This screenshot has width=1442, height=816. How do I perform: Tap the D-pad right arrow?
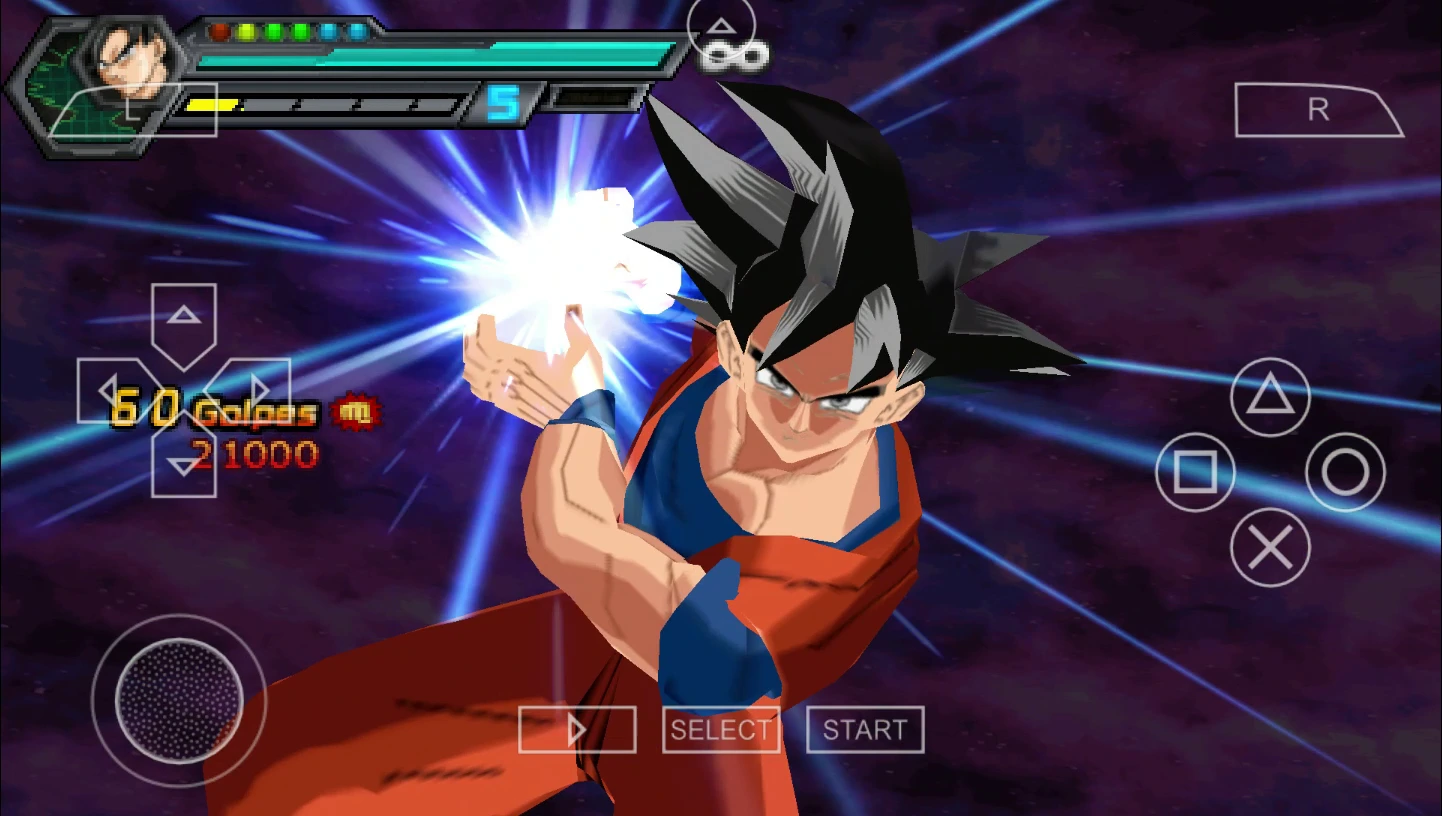click(x=257, y=391)
